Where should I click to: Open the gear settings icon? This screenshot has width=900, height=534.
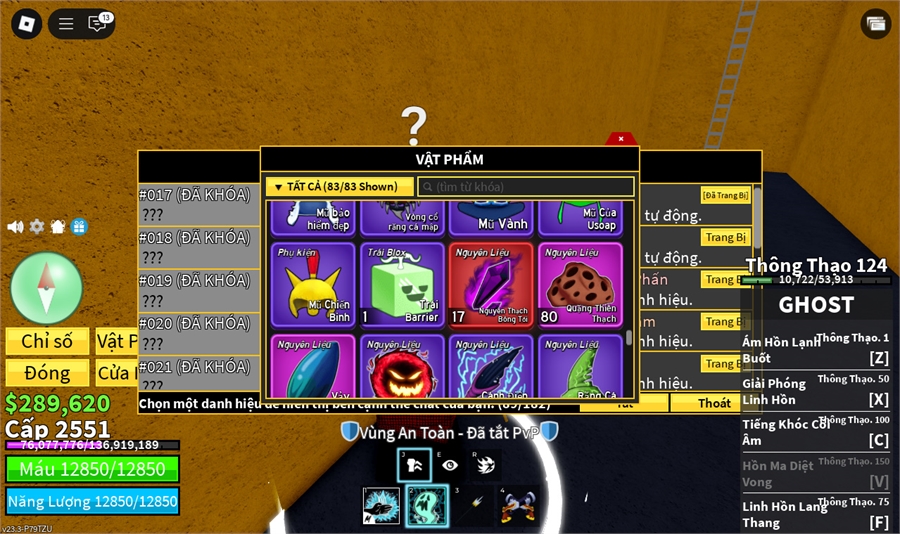tap(37, 227)
